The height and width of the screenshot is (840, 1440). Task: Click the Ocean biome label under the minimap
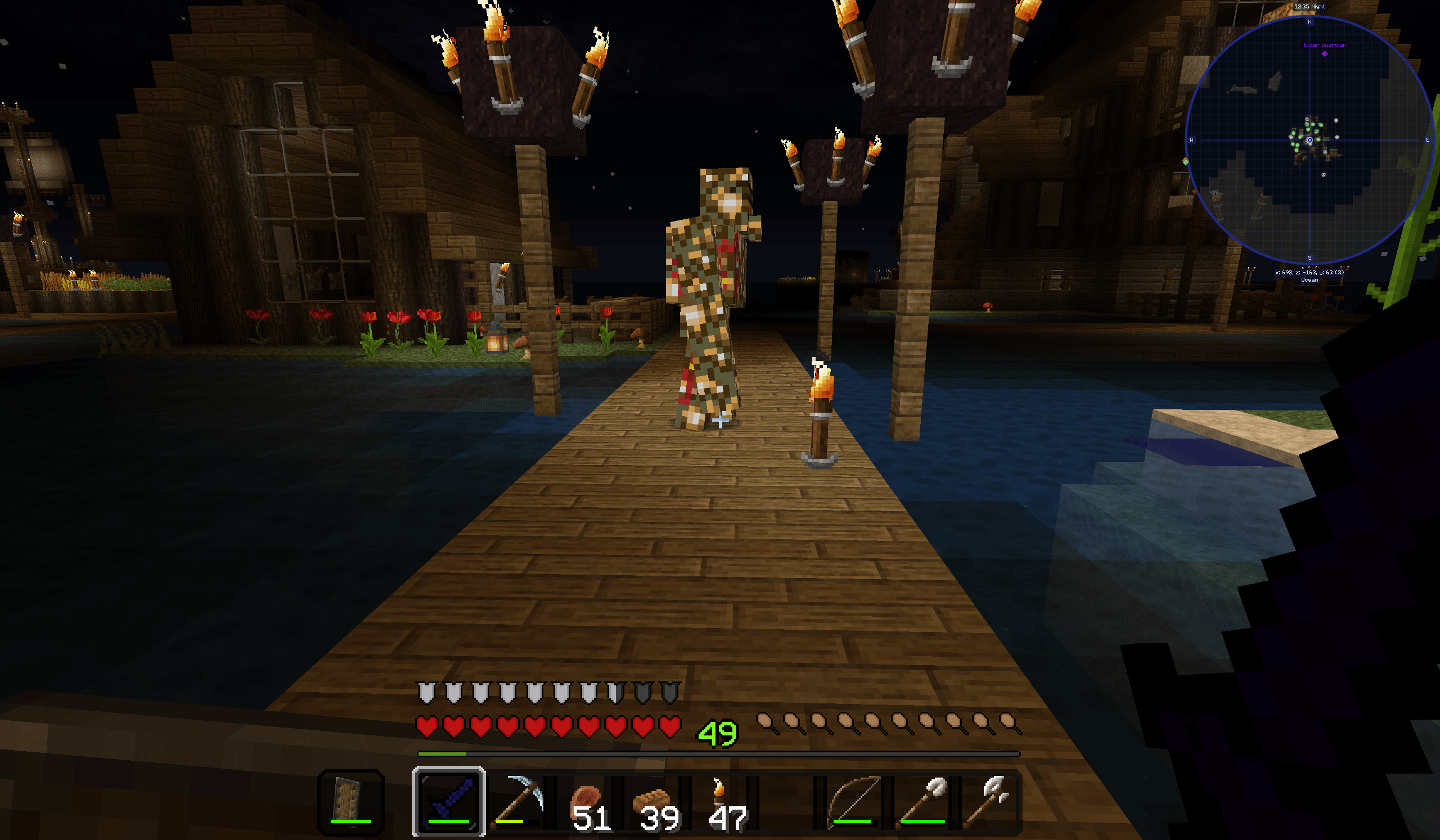1309,280
